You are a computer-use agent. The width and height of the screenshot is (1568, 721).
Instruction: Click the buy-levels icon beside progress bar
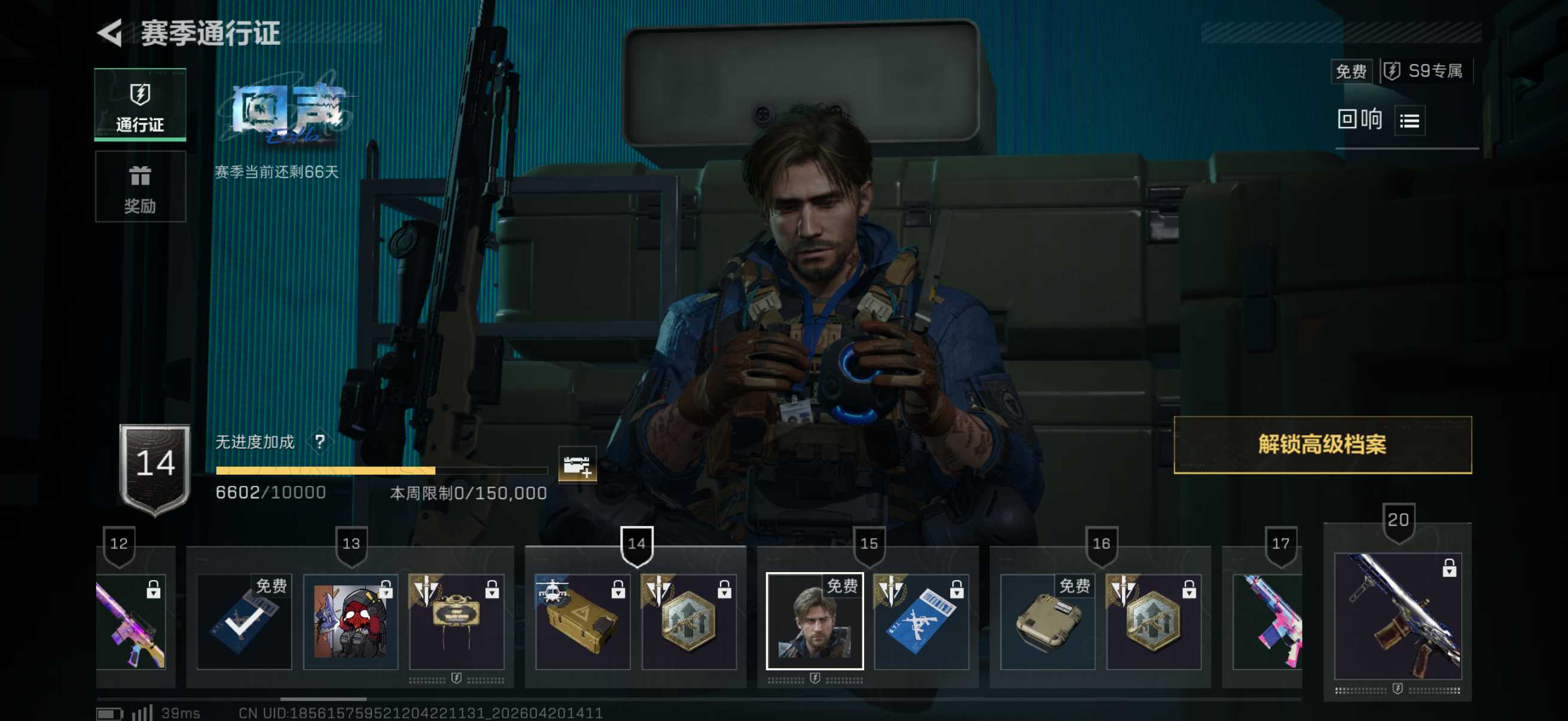576,466
